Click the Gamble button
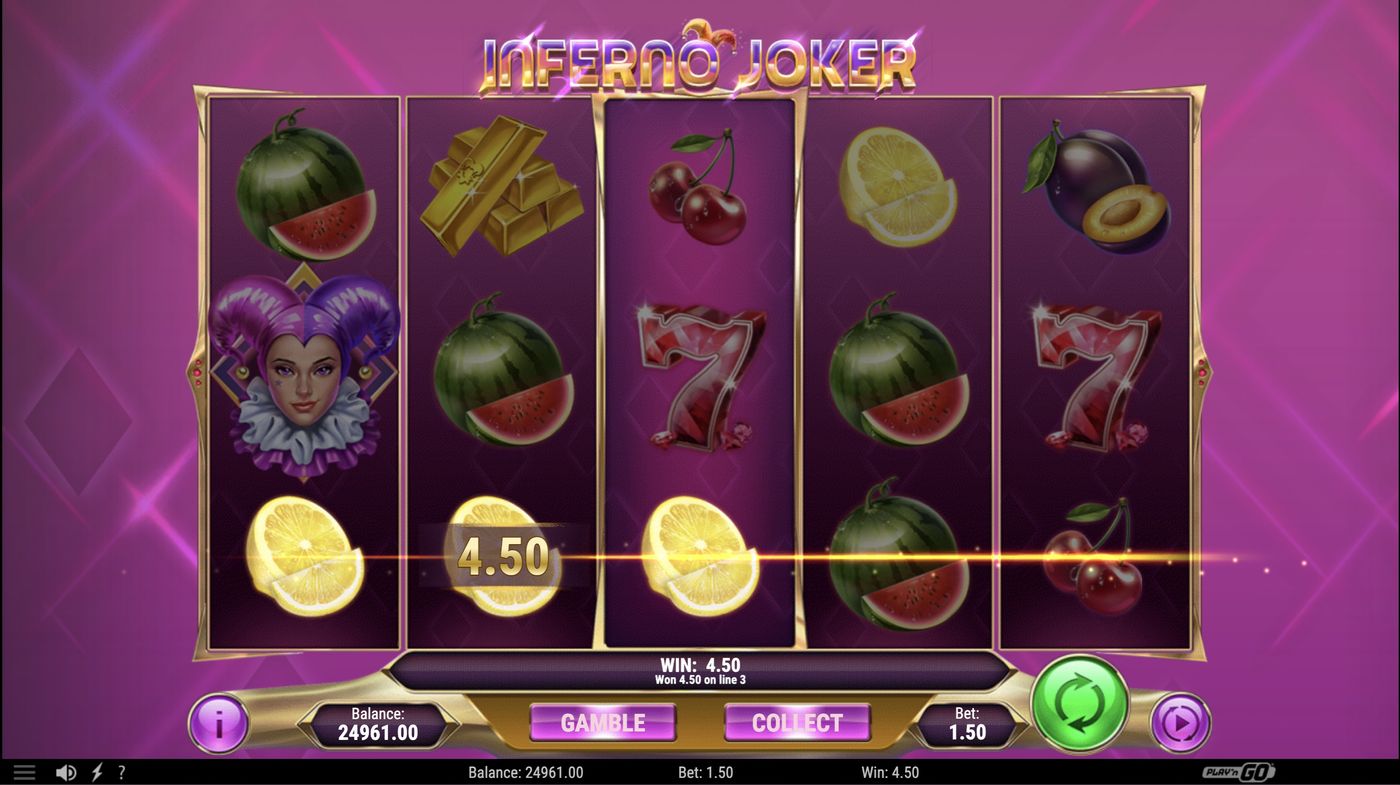 pos(604,723)
